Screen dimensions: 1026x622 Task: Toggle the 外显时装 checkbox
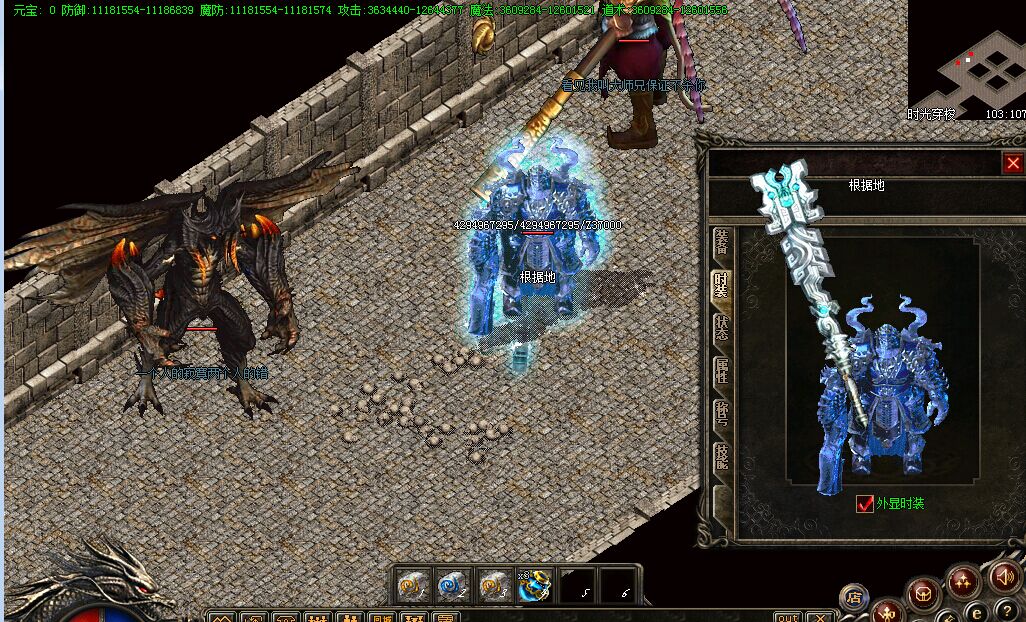[865, 504]
